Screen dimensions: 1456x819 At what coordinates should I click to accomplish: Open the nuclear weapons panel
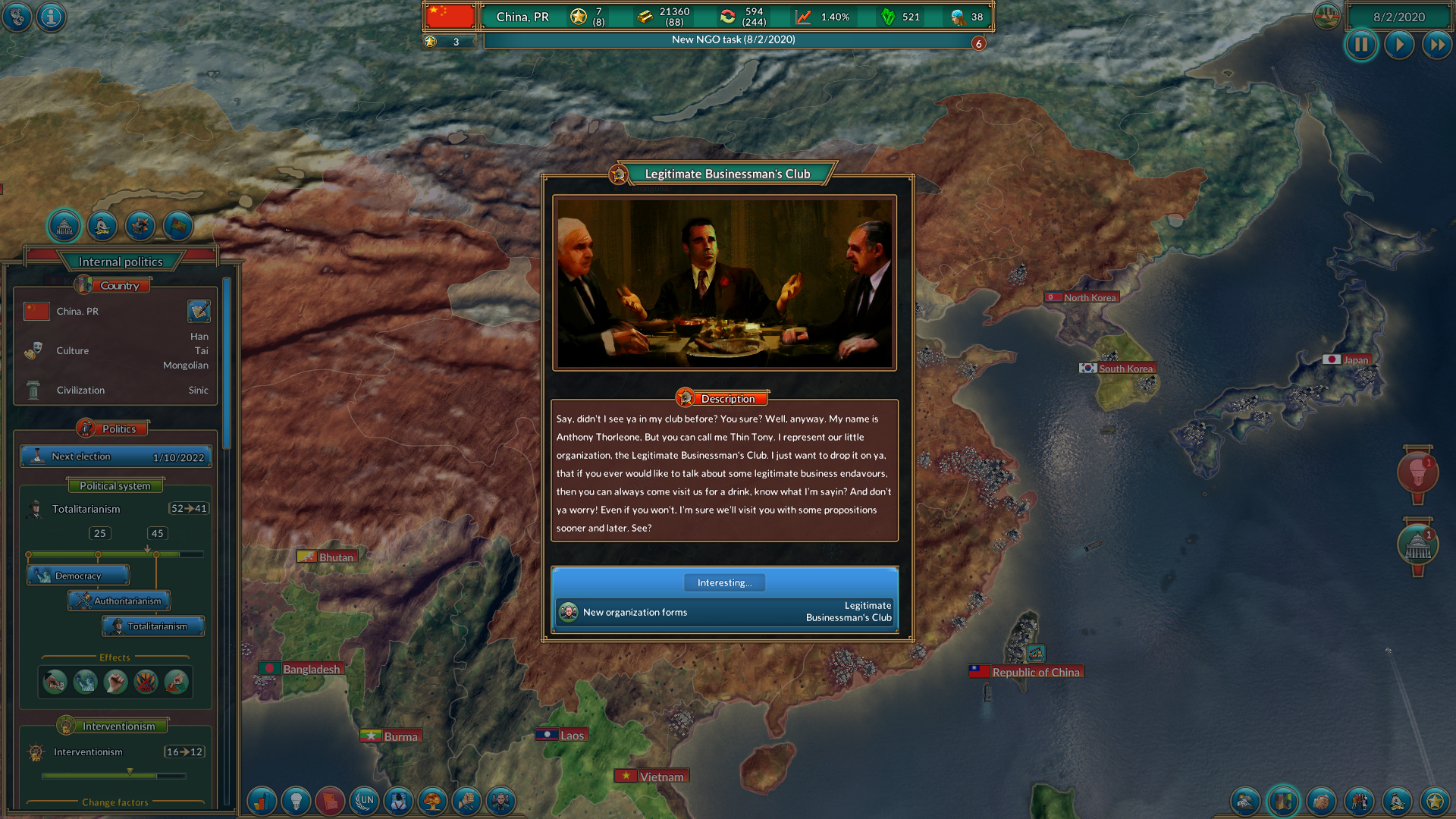(433, 802)
